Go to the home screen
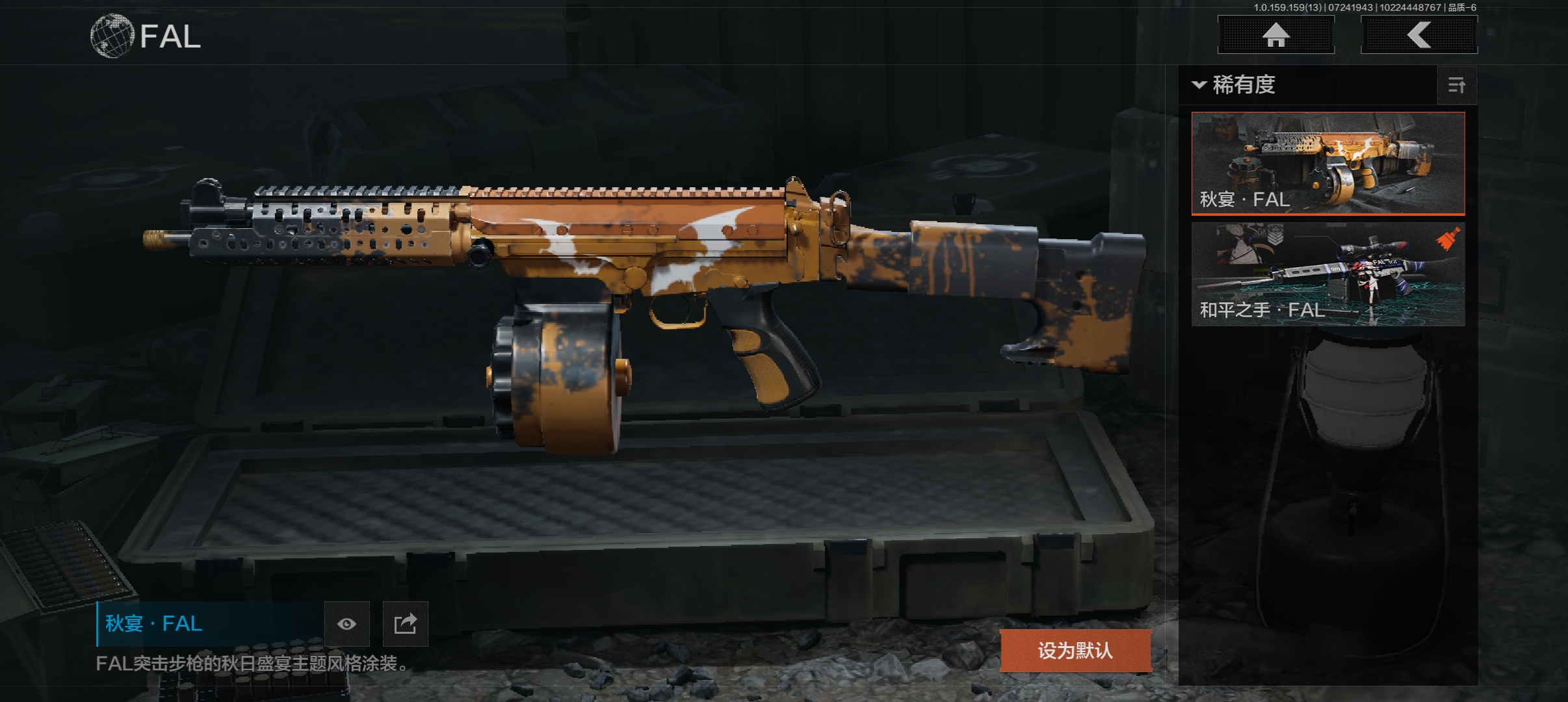1568x702 pixels. 1275,35
